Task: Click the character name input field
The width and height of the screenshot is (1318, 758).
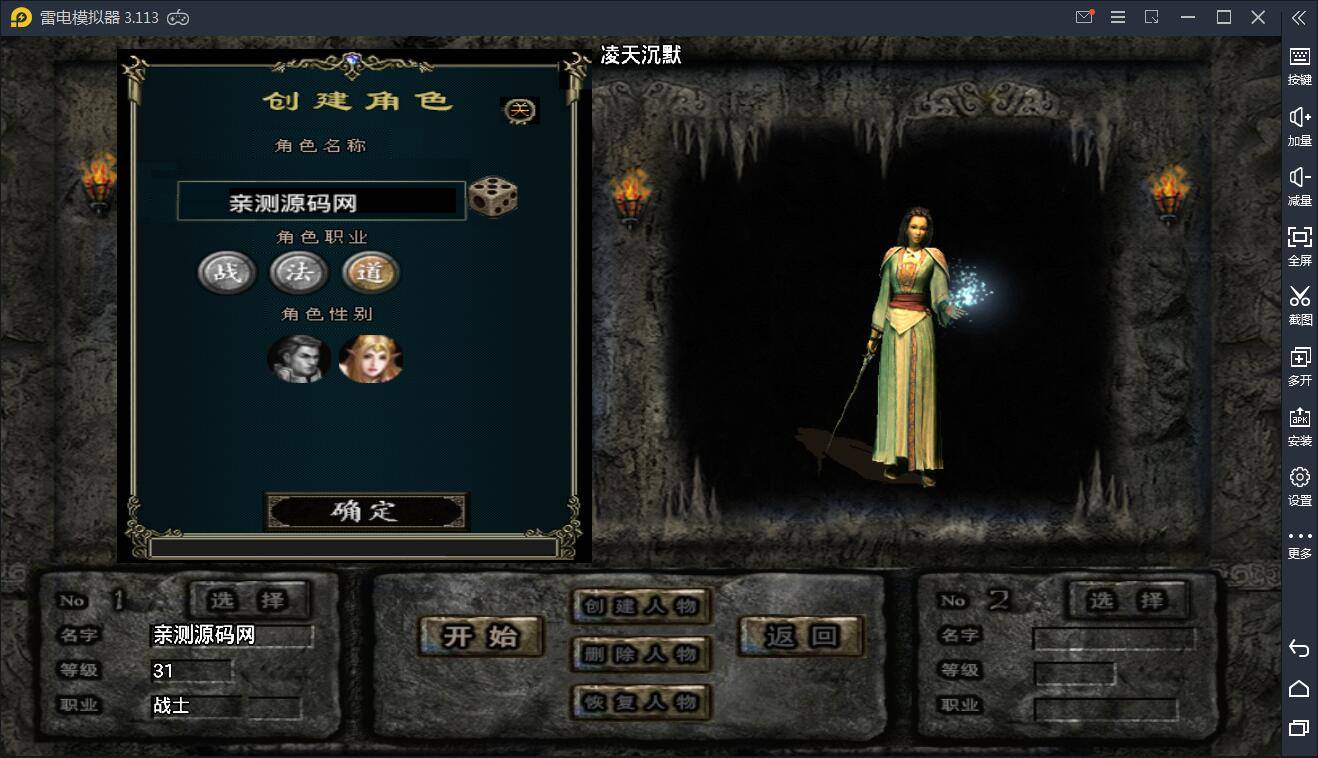Action: click(x=320, y=200)
